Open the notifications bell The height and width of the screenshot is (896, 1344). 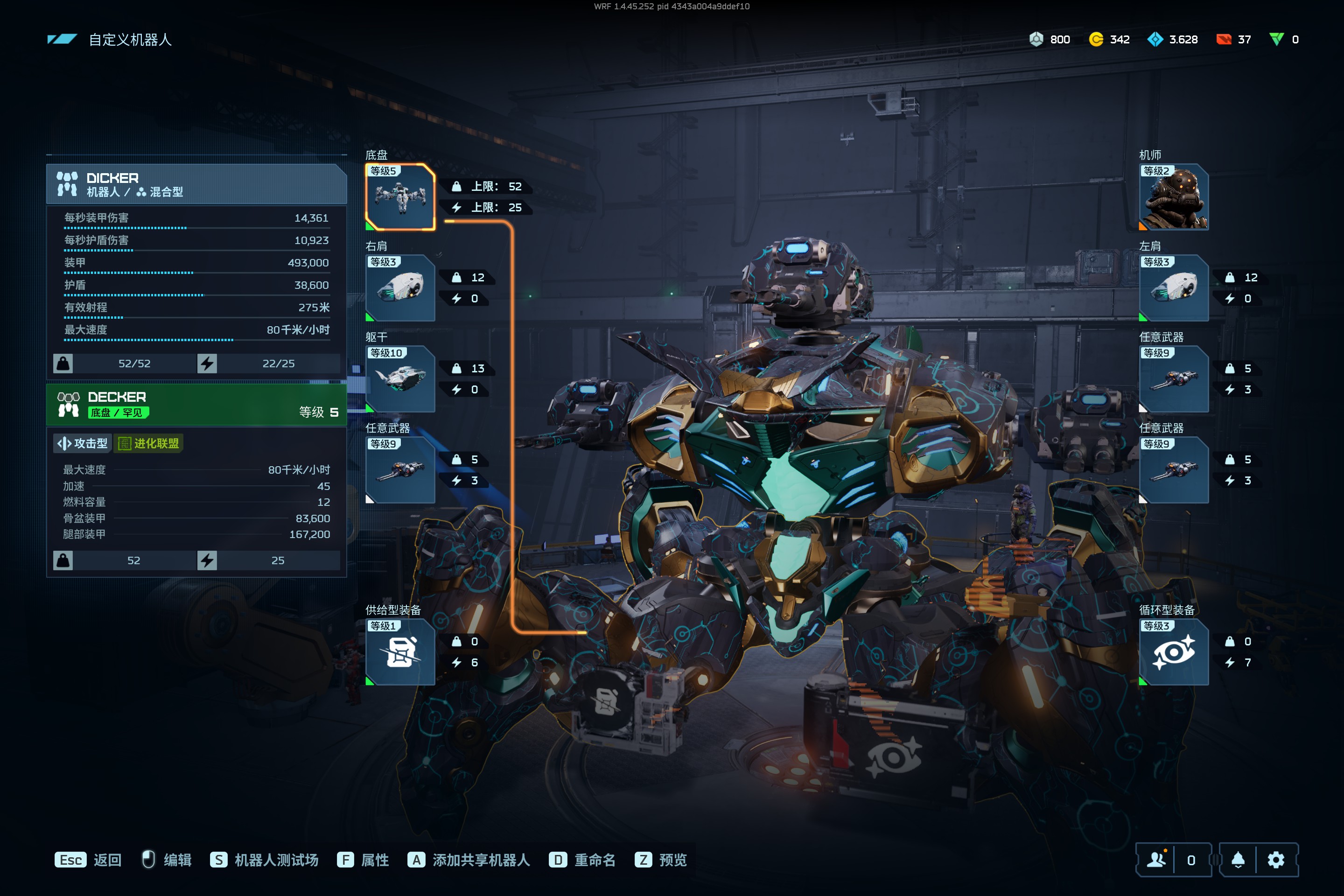(x=1238, y=860)
